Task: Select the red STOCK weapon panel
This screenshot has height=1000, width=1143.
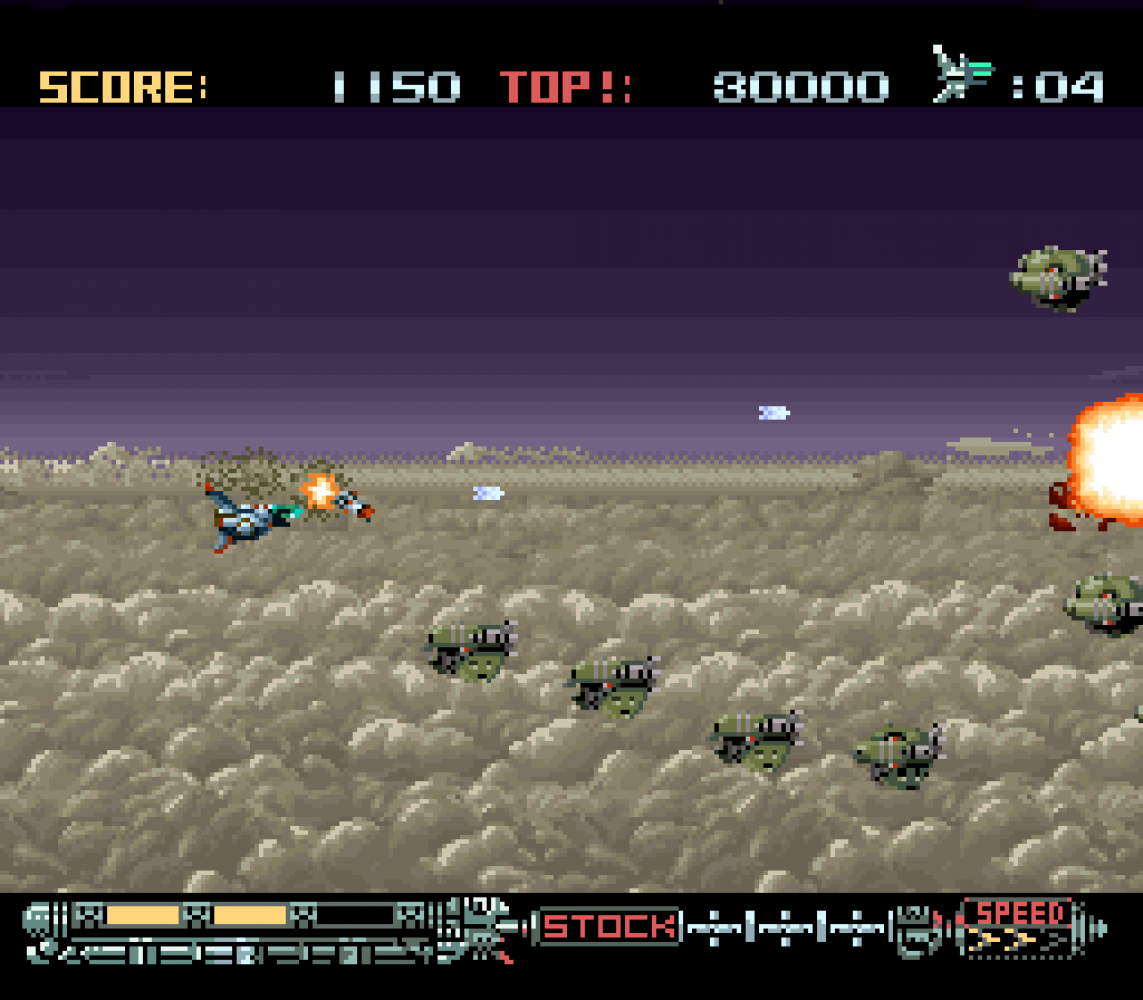Action: (608, 926)
